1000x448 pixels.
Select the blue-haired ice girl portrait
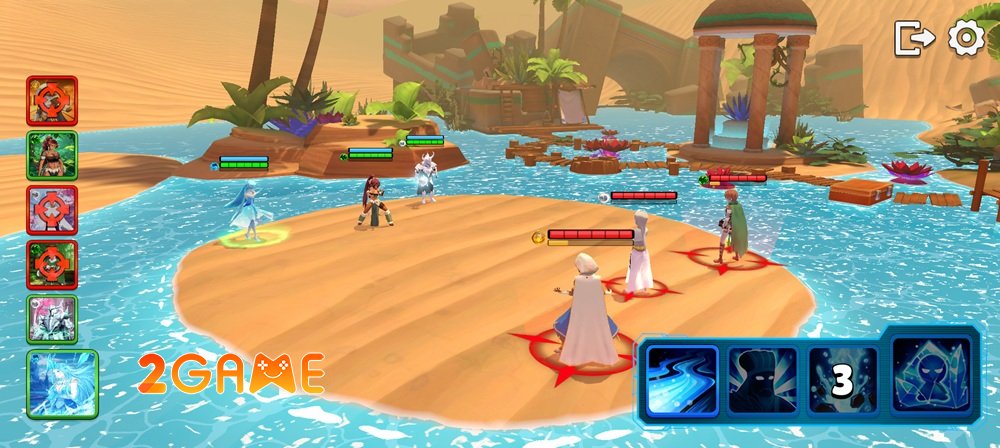click(x=62, y=383)
